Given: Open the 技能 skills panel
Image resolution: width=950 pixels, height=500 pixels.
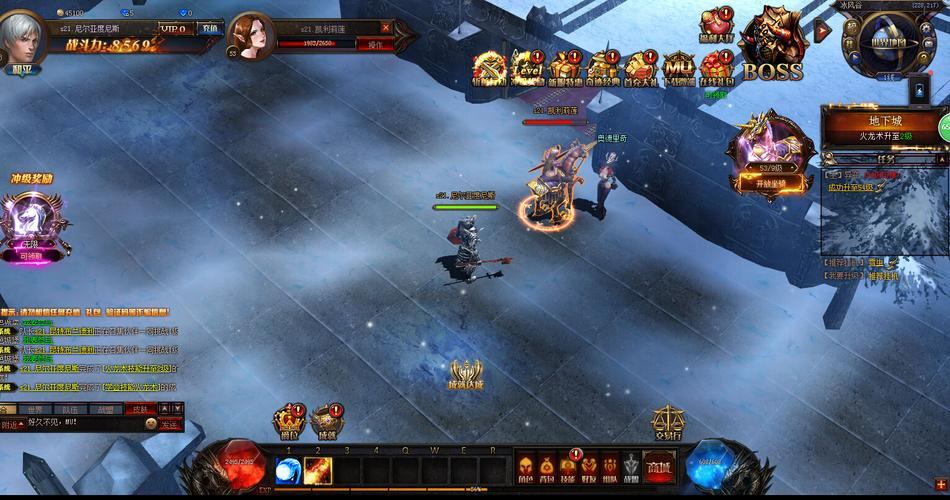Looking at the screenshot, I should [568, 468].
